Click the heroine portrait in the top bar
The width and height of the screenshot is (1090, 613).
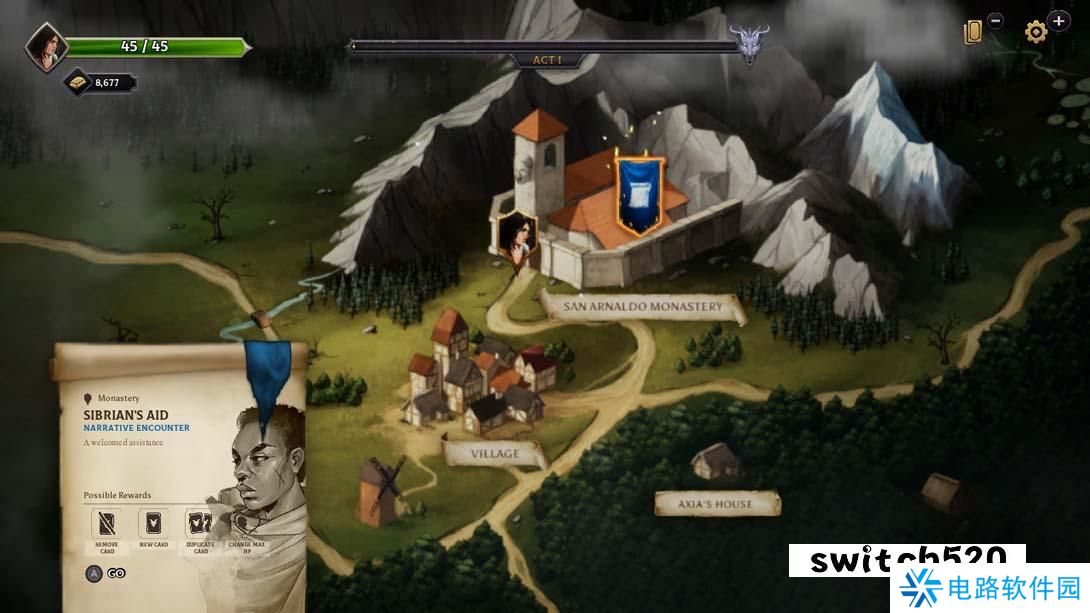45,47
